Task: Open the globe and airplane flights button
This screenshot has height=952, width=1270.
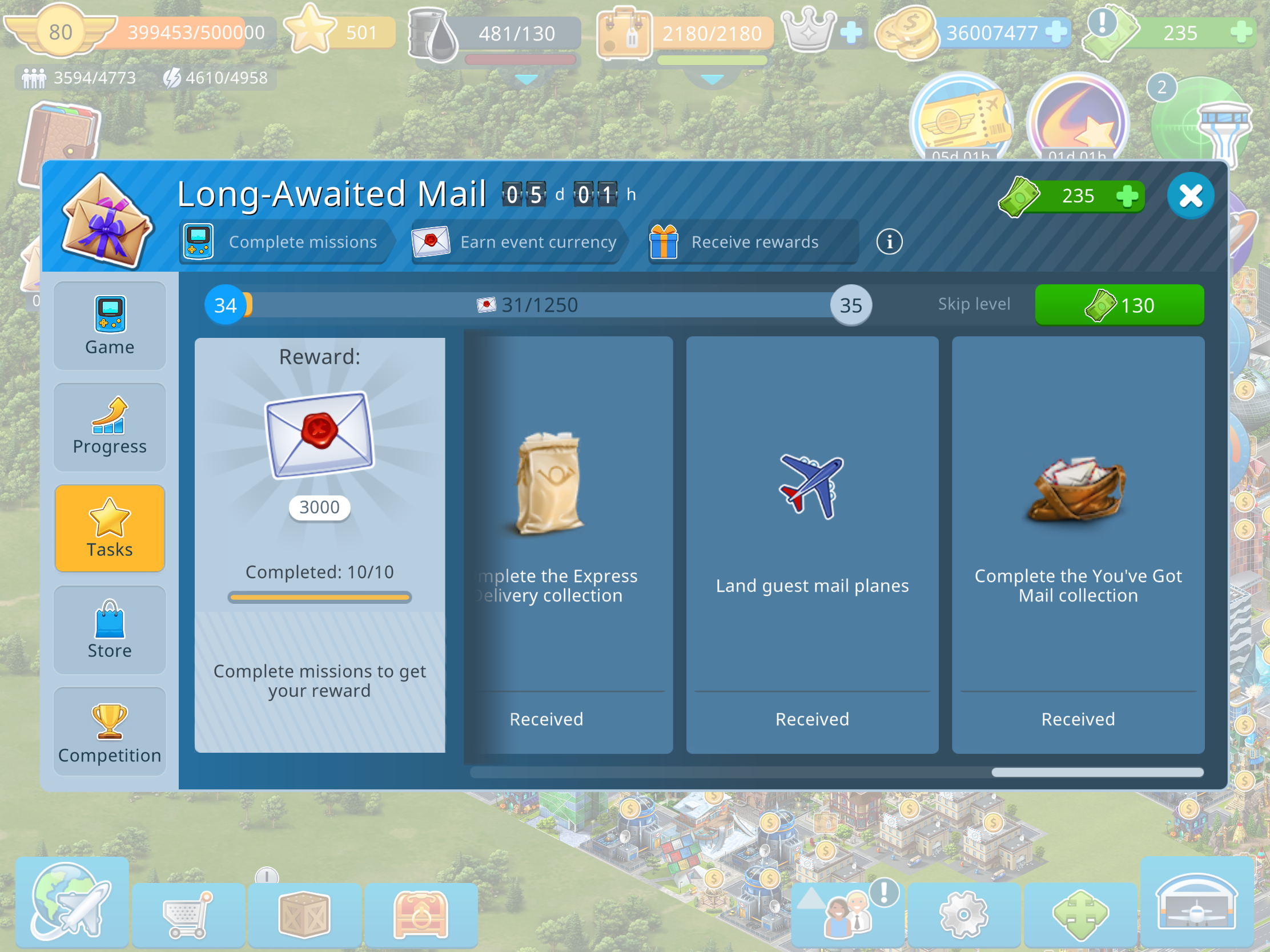Action: (72, 903)
